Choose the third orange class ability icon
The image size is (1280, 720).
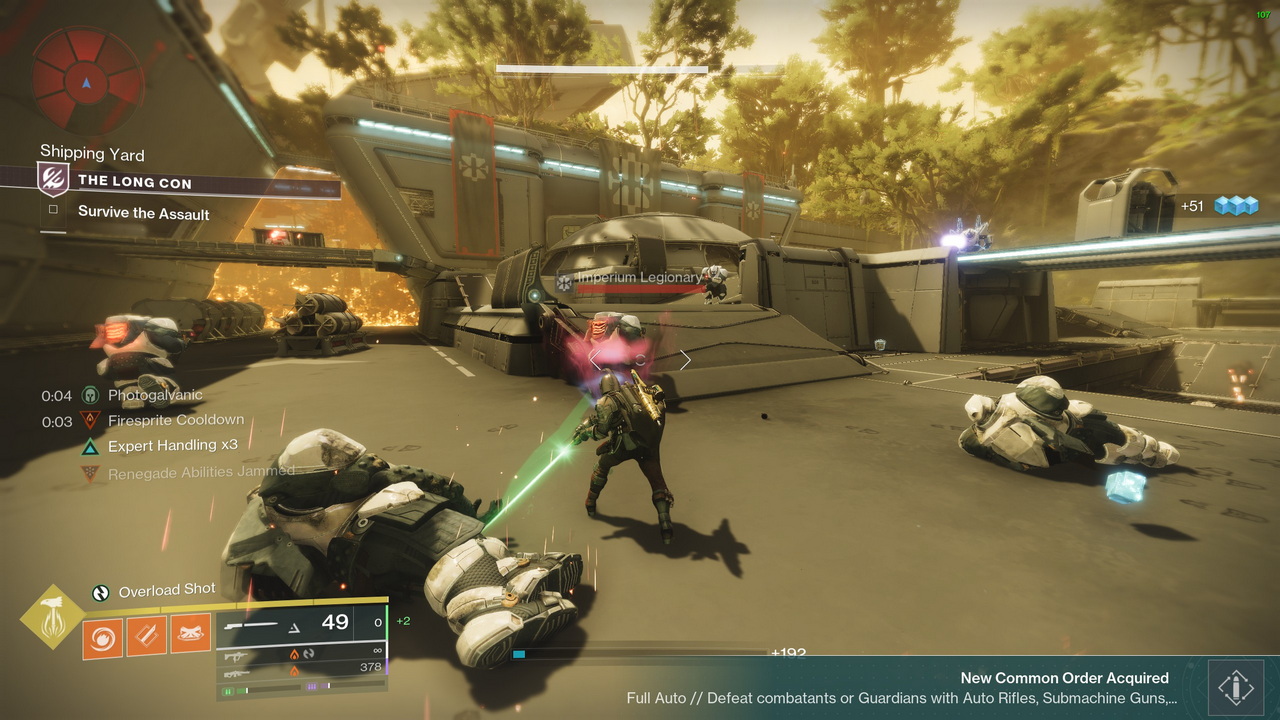click(x=190, y=634)
